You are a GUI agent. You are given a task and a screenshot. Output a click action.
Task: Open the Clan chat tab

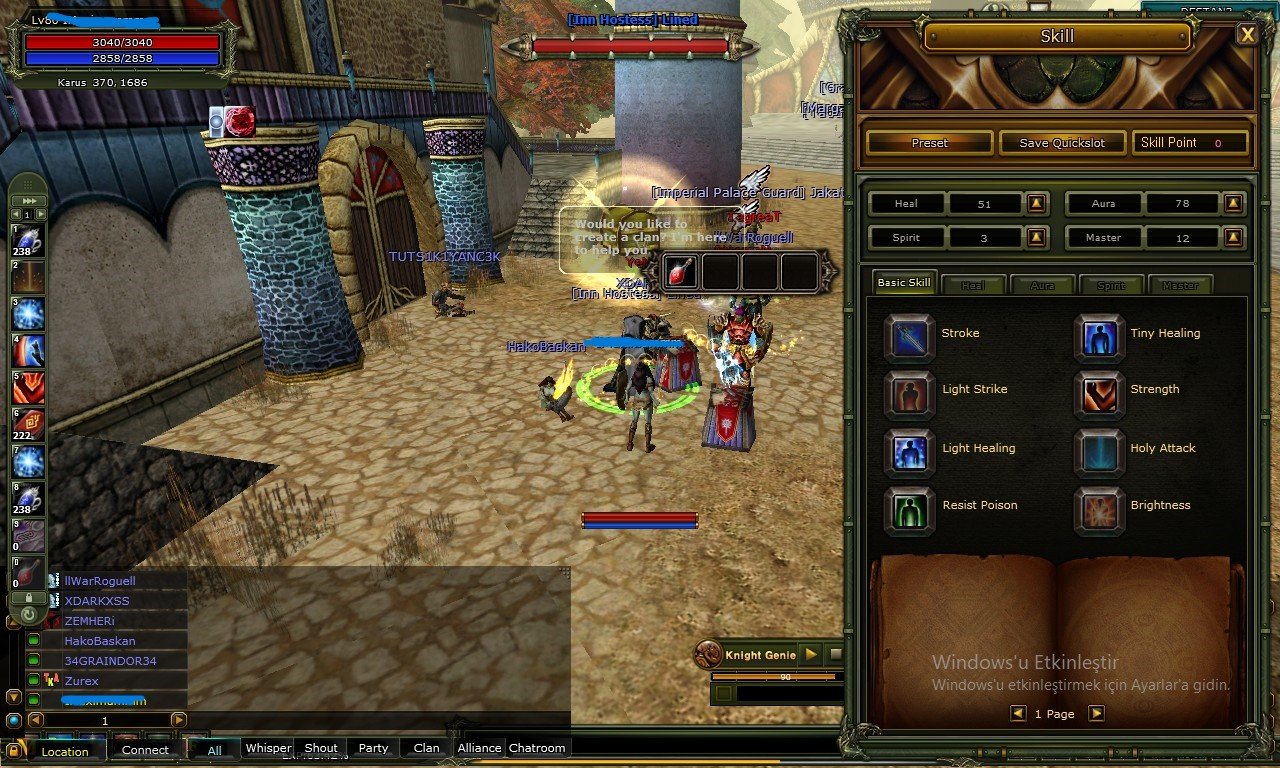426,748
